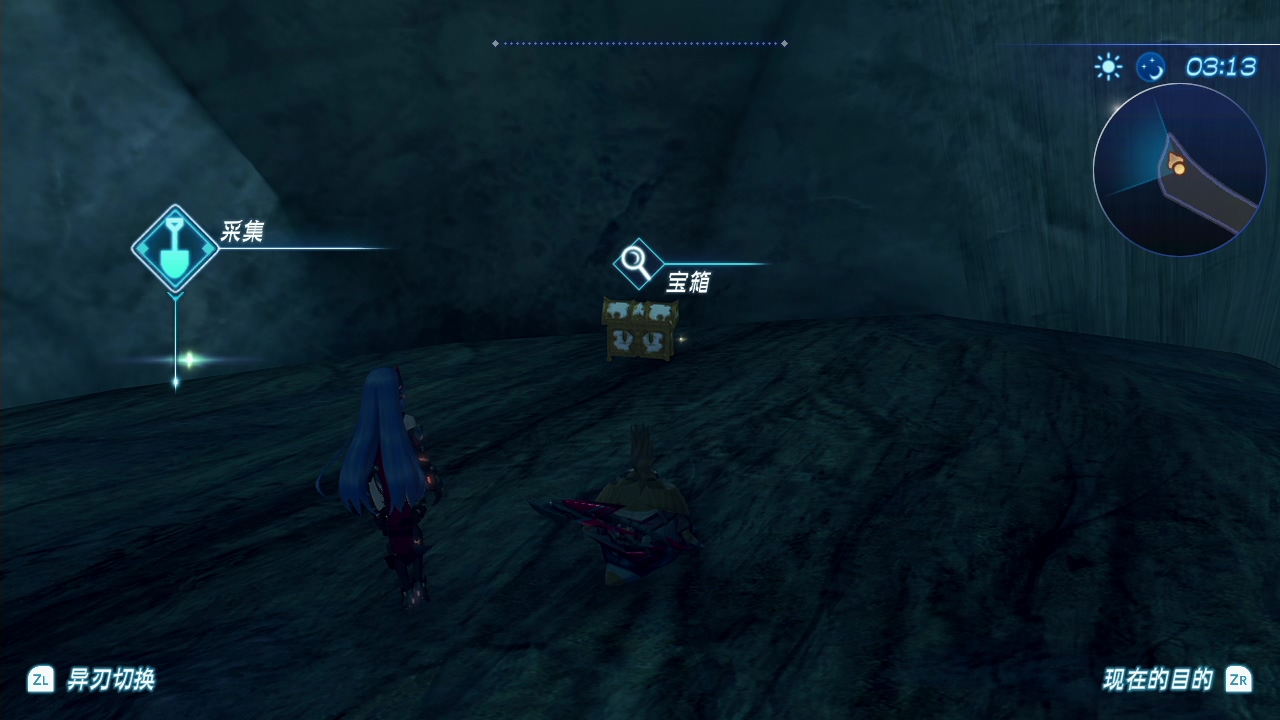Select the 采集 shovel collection marker
Screen dimensions: 1280x720
(175, 249)
